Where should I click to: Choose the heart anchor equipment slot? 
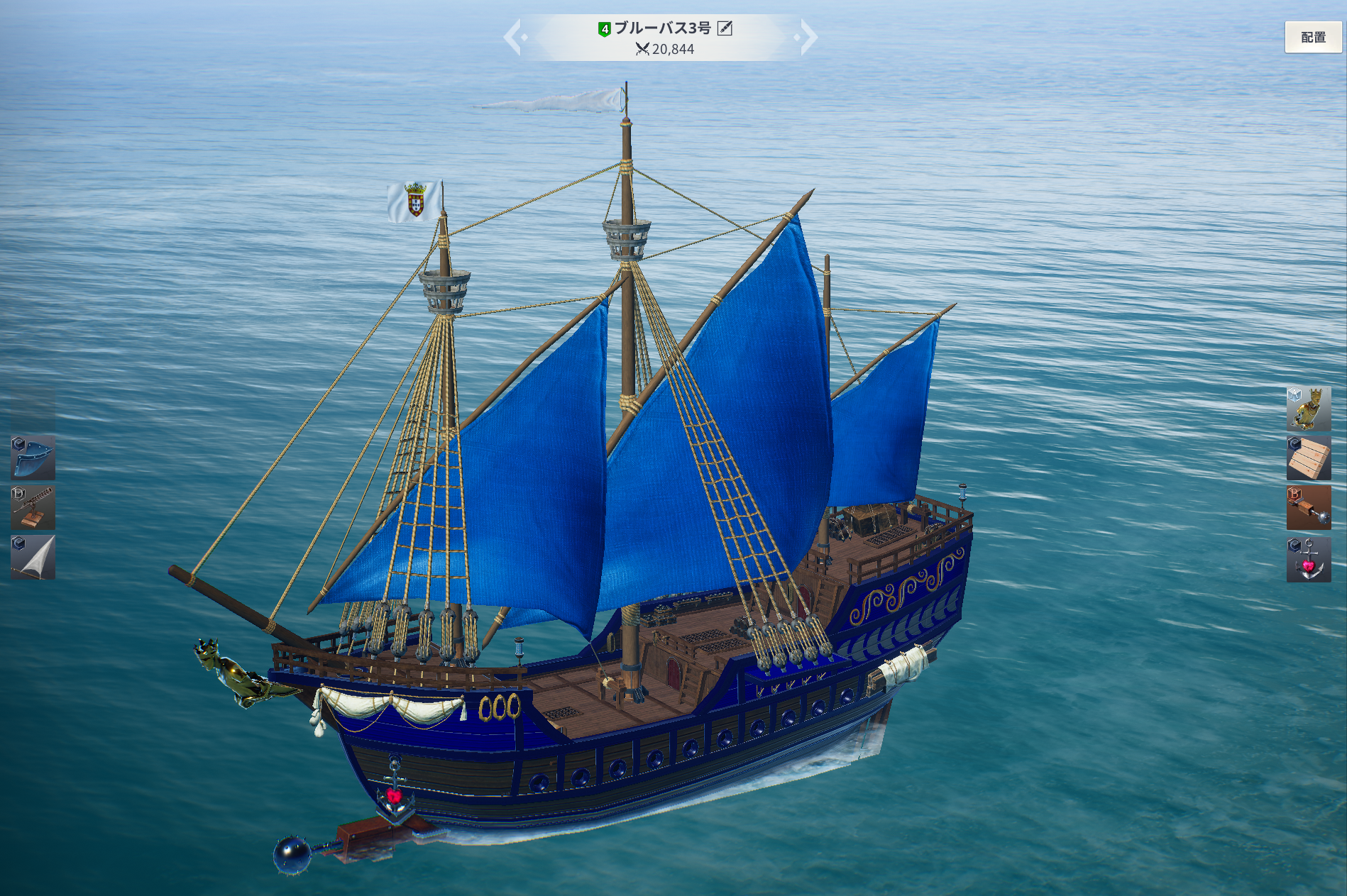1308,560
